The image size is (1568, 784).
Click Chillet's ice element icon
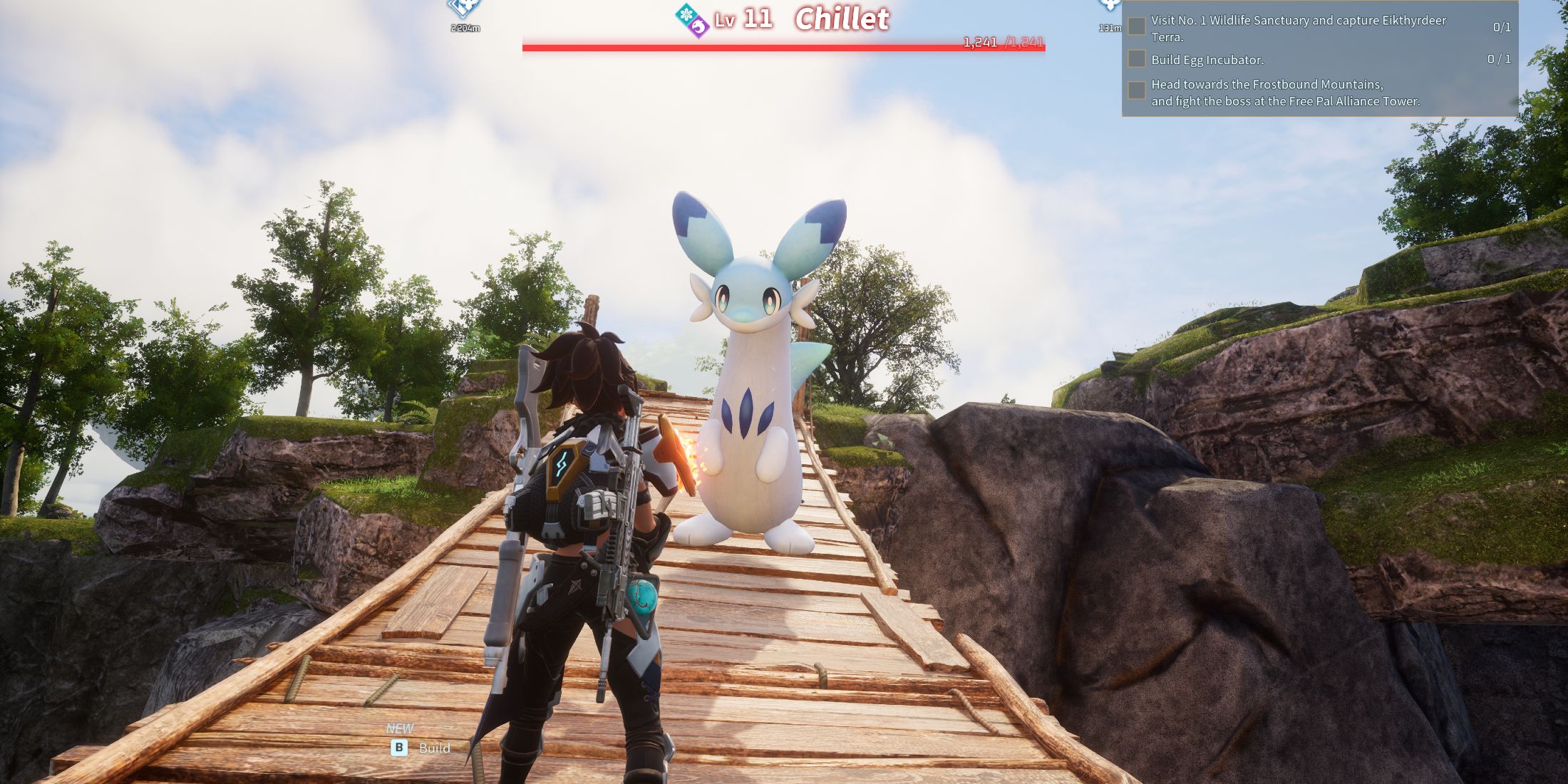point(686,14)
